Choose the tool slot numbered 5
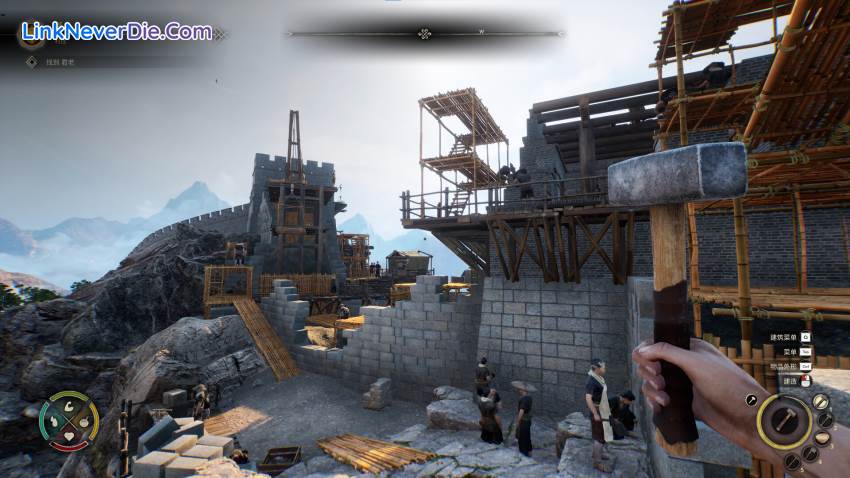 click(x=791, y=462)
